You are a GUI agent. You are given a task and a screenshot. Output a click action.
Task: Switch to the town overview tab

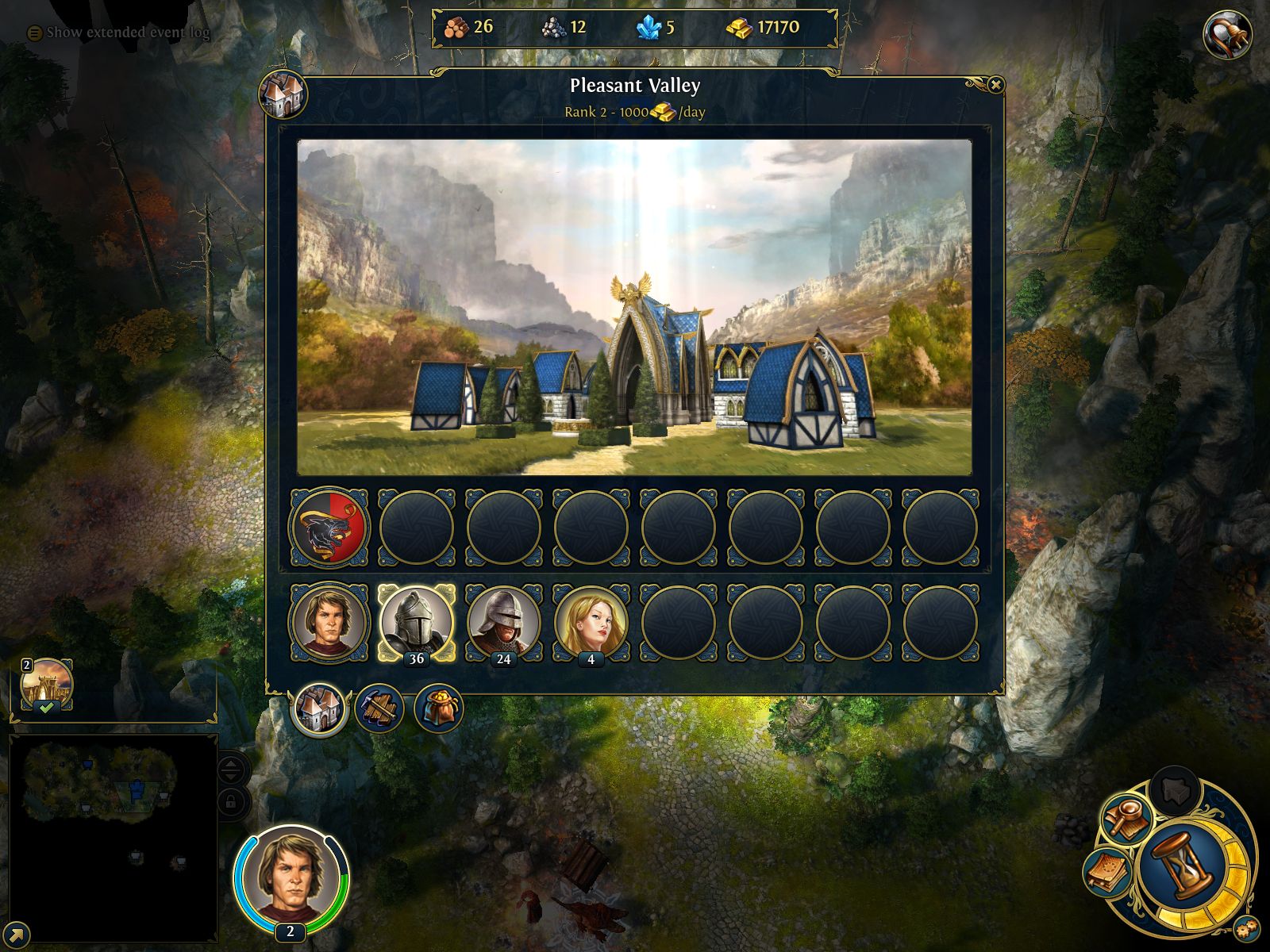[x=321, y=708]
